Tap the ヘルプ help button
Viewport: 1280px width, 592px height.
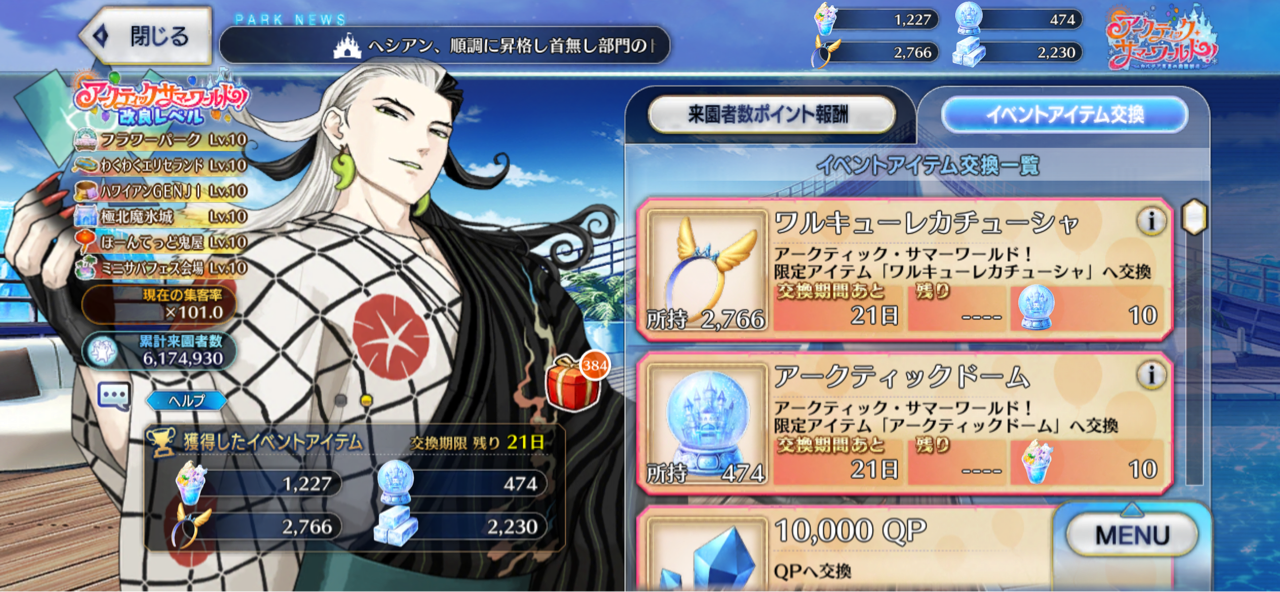(187, 401)
